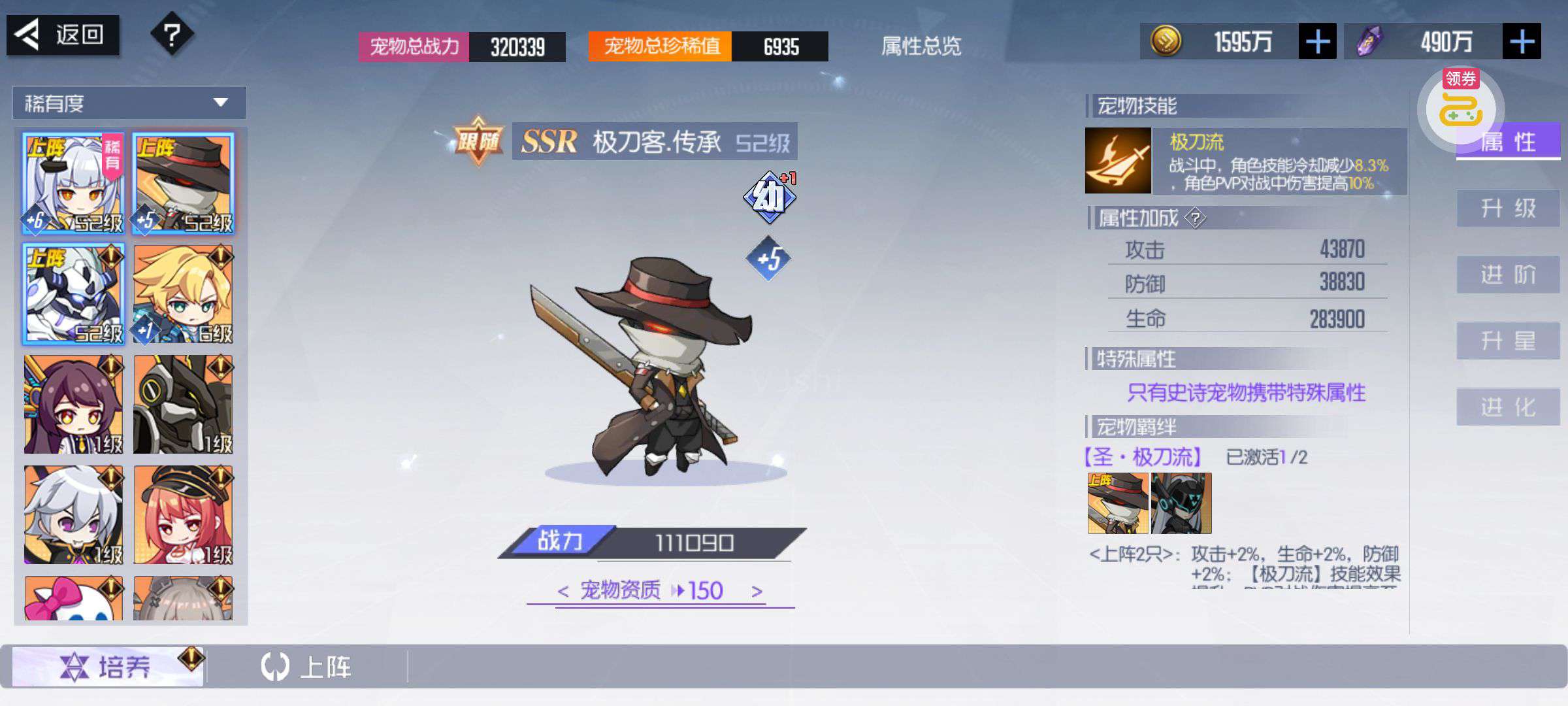Viewport: 1568px width, 706px height.
Task: Select the blonde-haired level 6 pet portrait
Action: coord(183,294)
